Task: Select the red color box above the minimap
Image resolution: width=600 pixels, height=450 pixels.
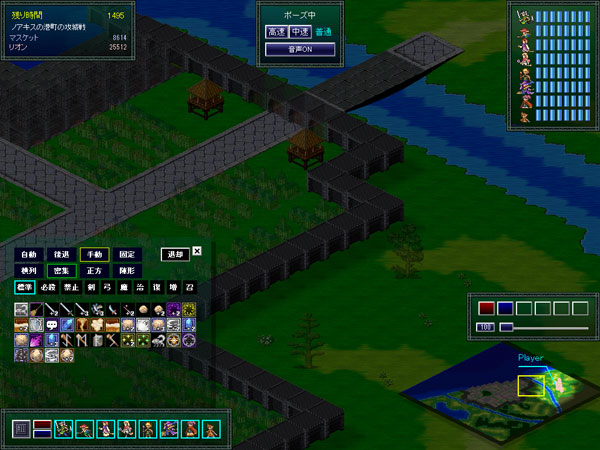Action: click(487, 308)
